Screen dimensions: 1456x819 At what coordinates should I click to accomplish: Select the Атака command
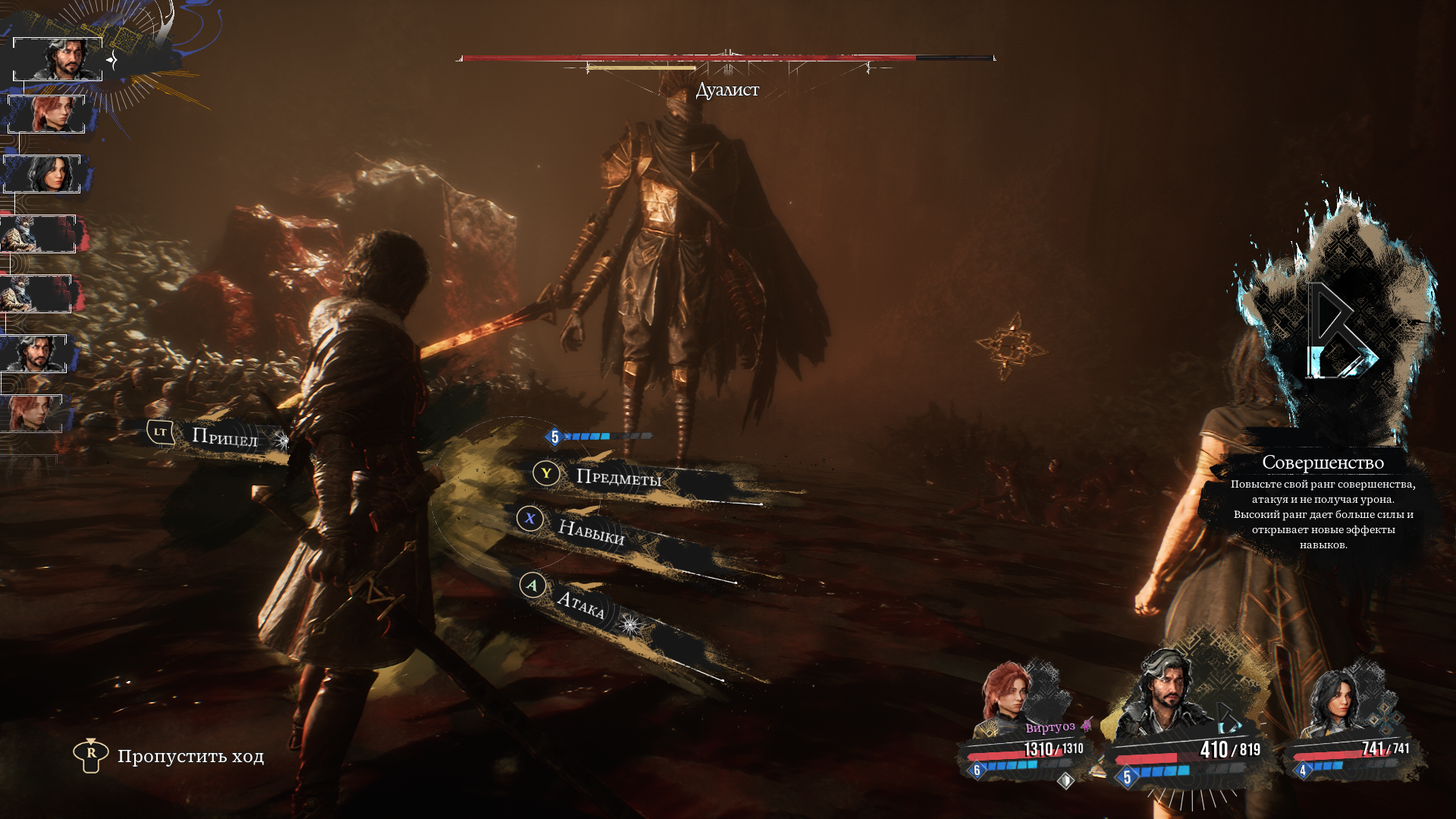pyautogui.click(x=581, y=604)
